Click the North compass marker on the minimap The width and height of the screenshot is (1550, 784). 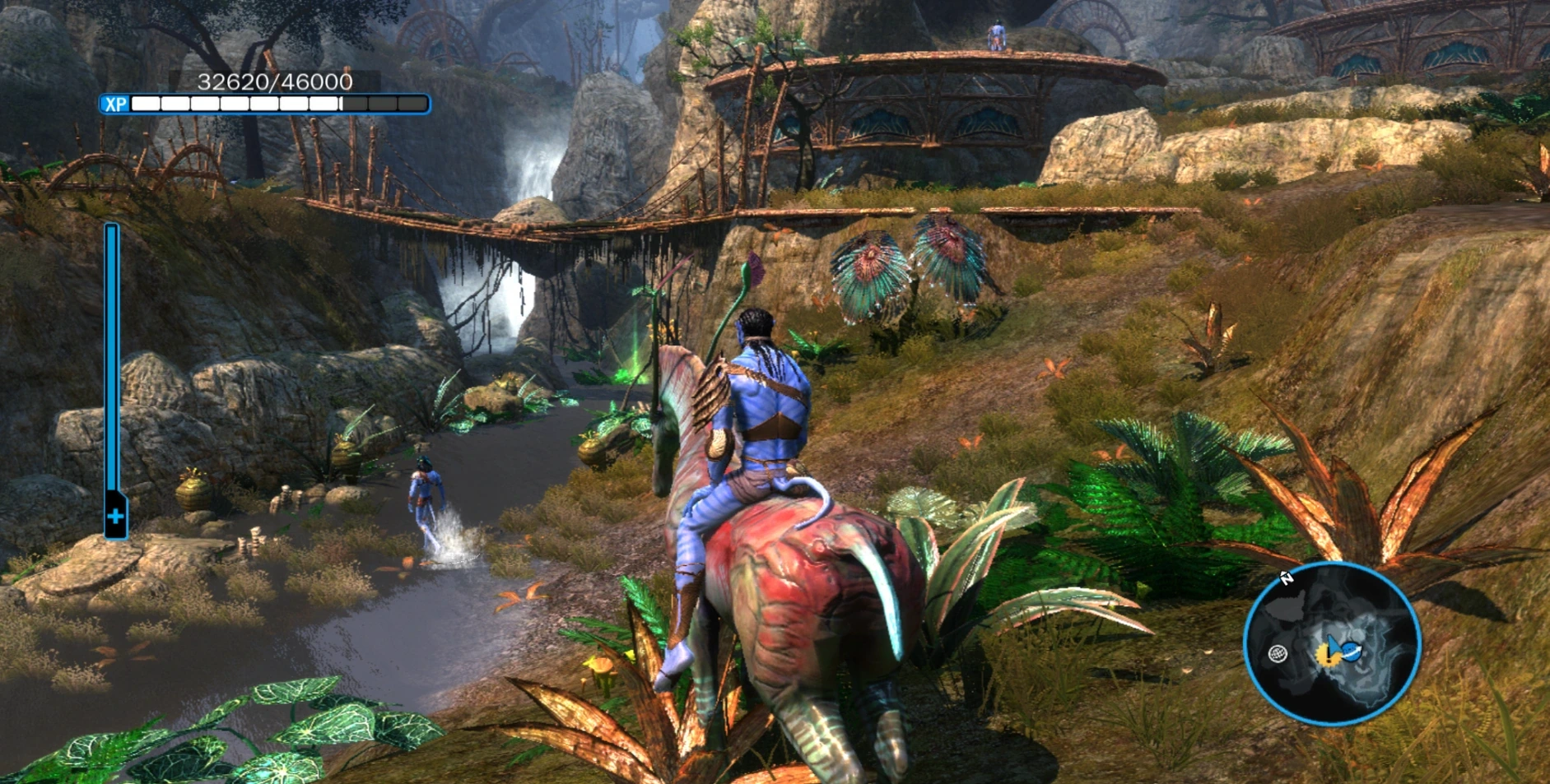[x=1287, y=578]
